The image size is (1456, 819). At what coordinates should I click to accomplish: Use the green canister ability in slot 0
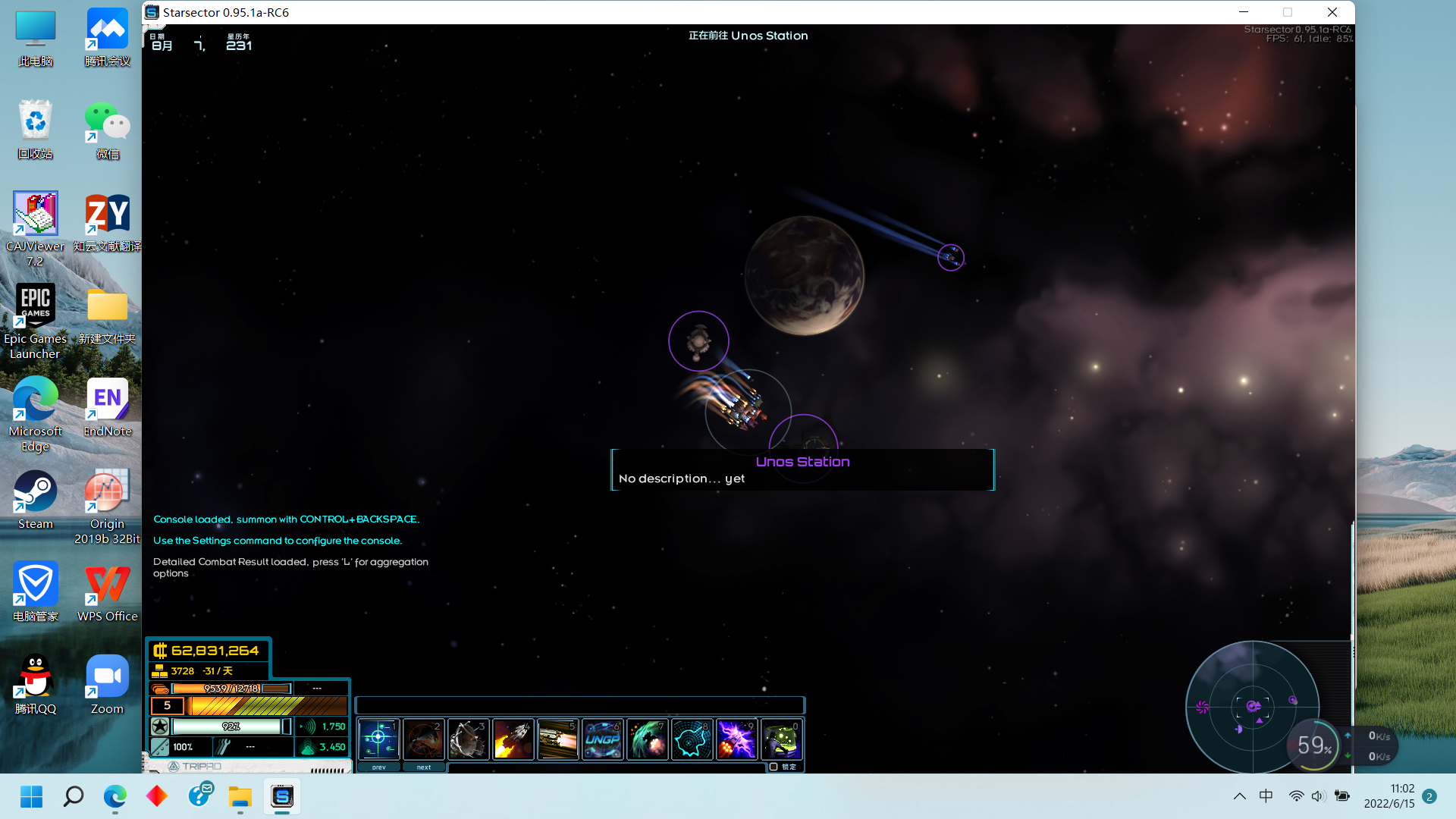click(781, 739)
